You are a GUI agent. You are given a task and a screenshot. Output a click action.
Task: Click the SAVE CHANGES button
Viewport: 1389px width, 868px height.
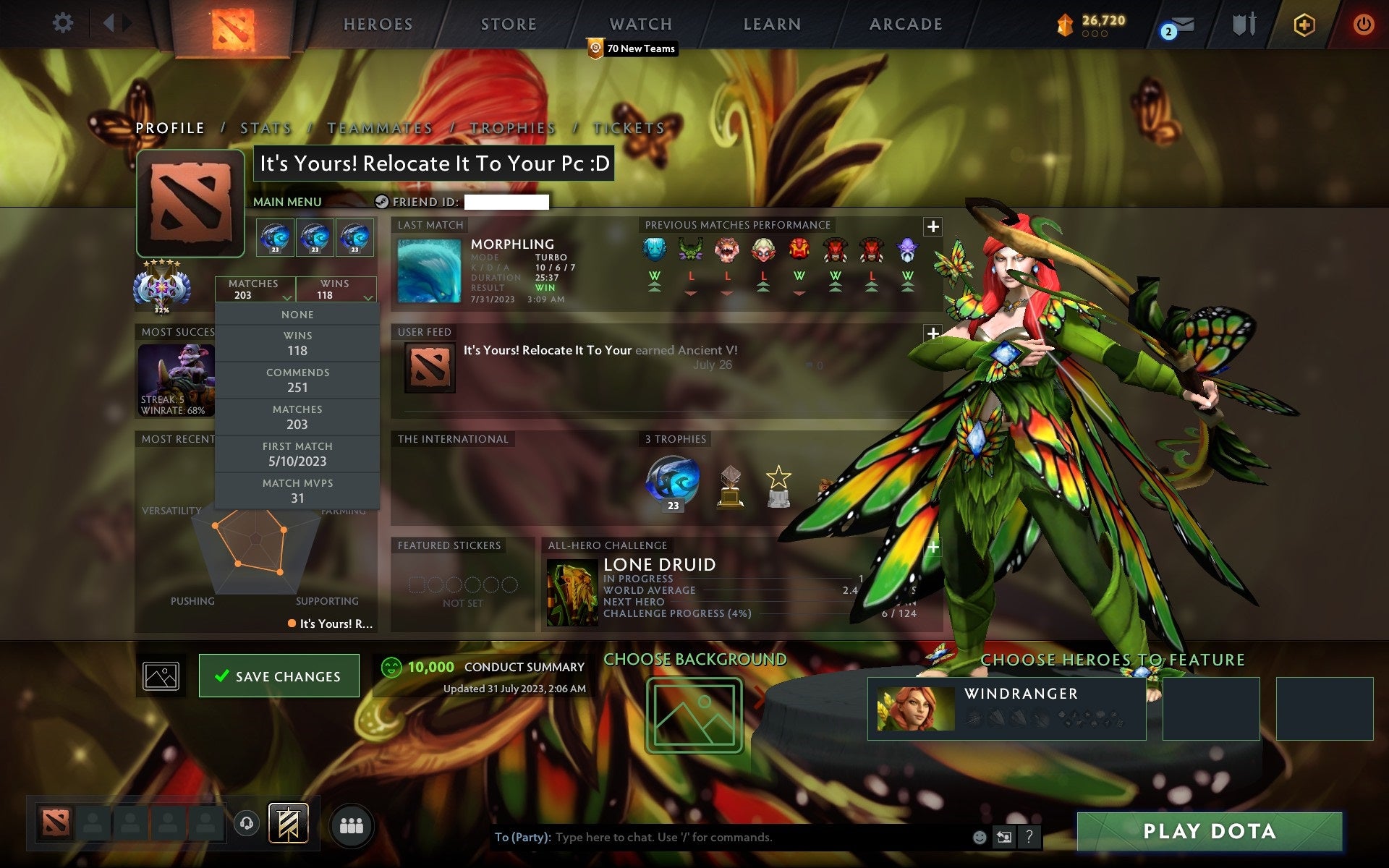279,676
